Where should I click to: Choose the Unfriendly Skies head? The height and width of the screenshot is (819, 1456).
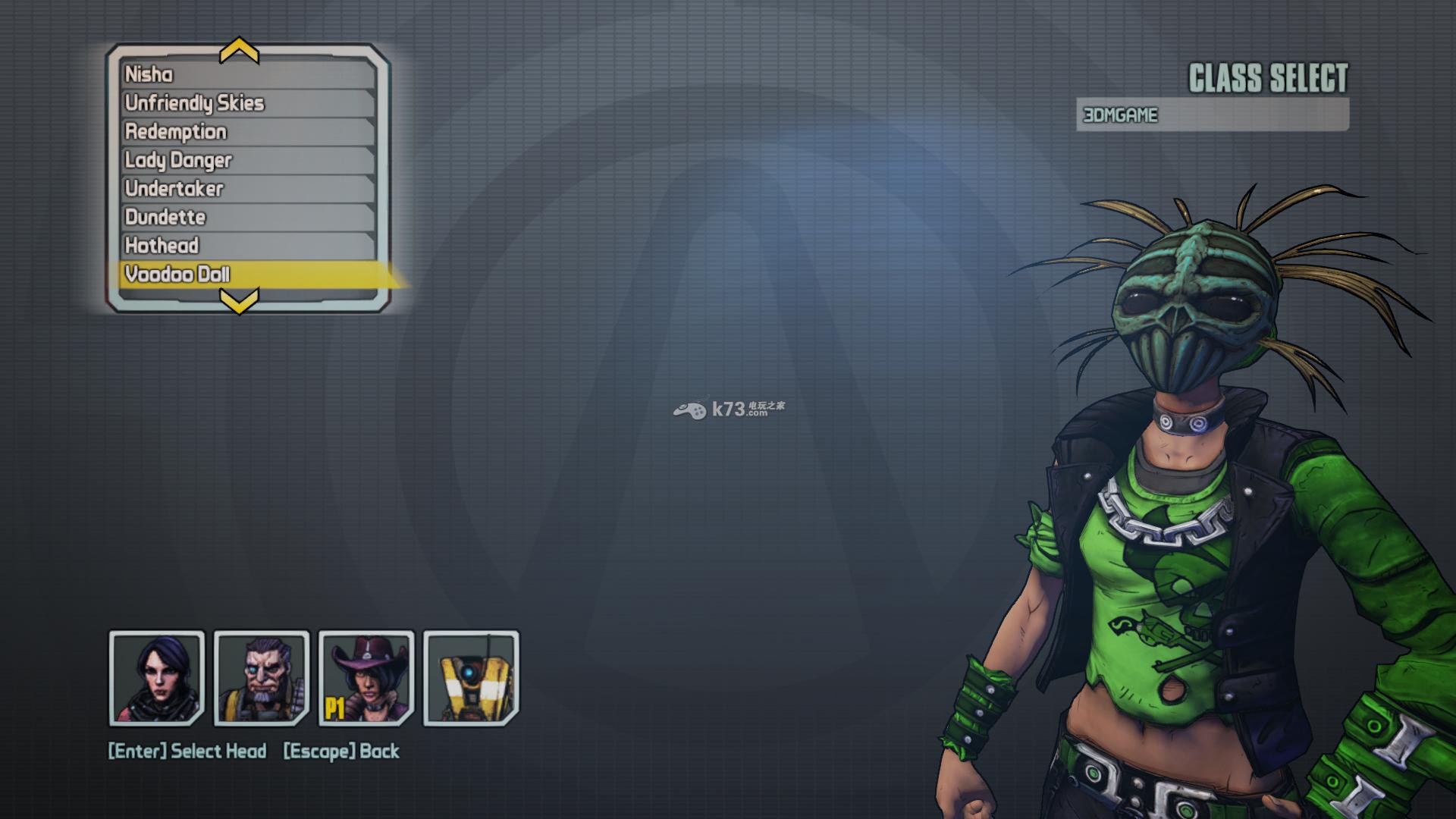pyautogui.click(x=247, y=103)
